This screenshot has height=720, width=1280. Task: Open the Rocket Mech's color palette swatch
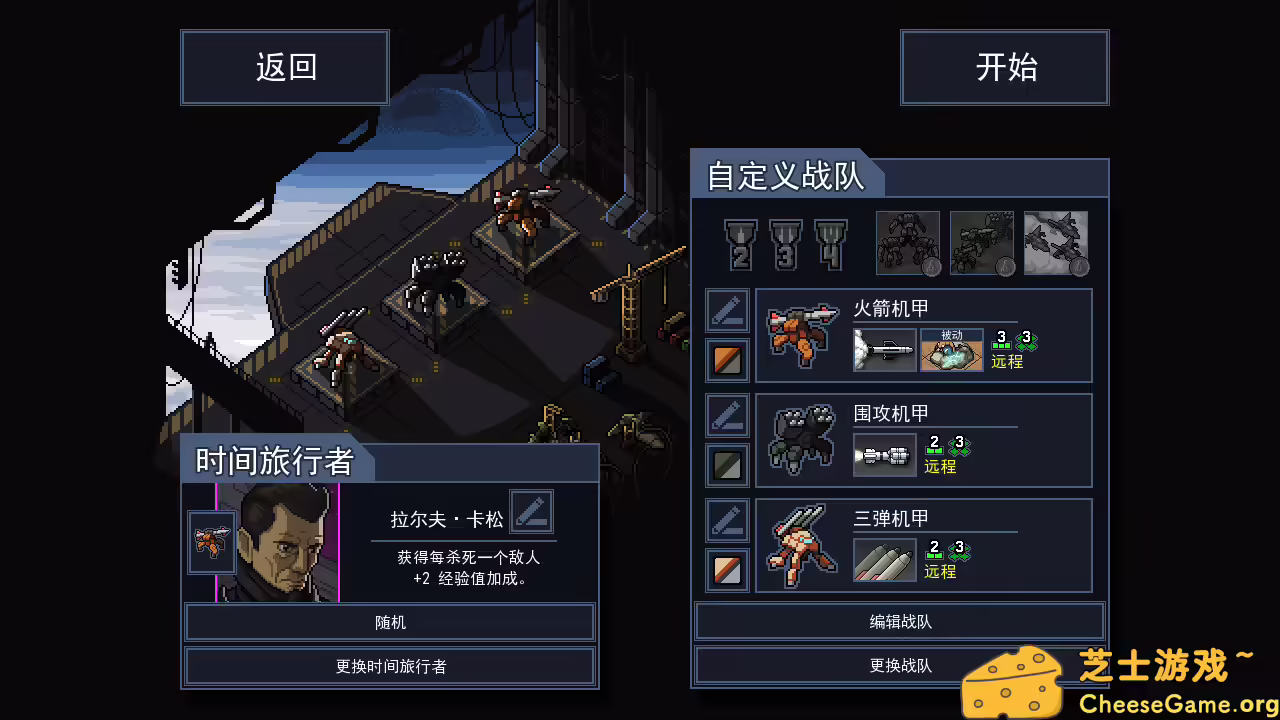click(727, 360)
